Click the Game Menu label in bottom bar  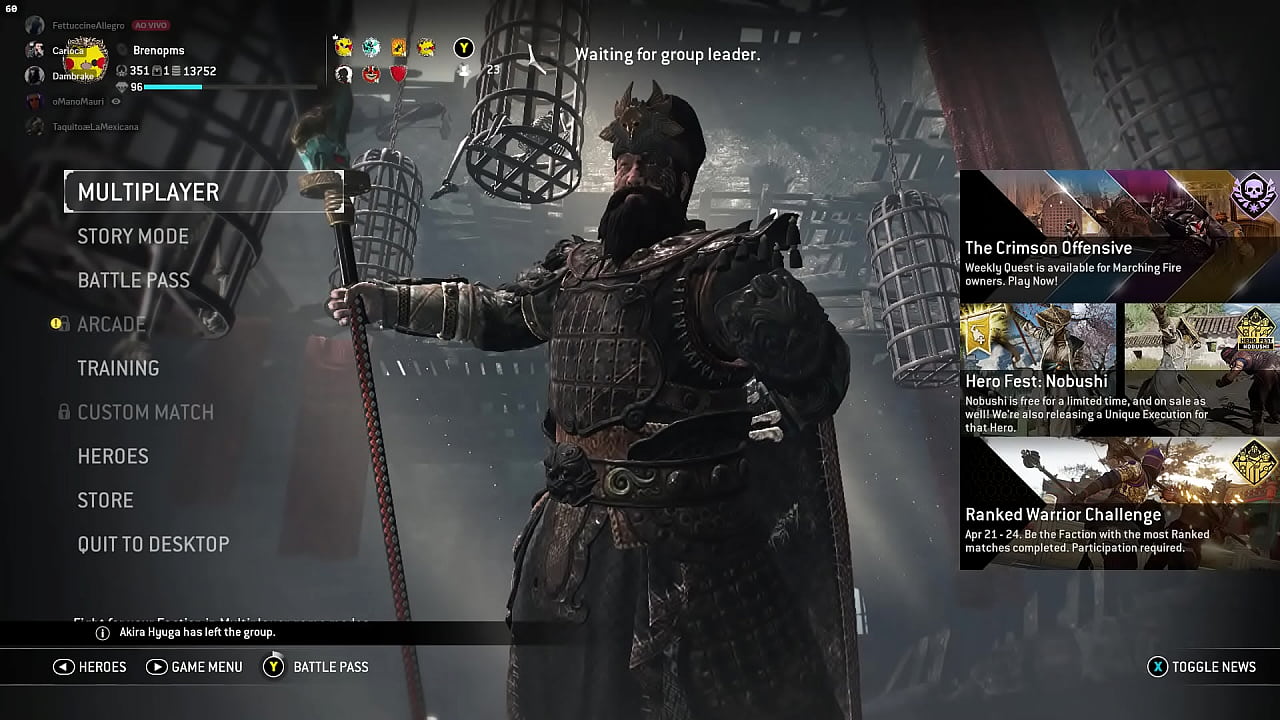pos(206,667)
